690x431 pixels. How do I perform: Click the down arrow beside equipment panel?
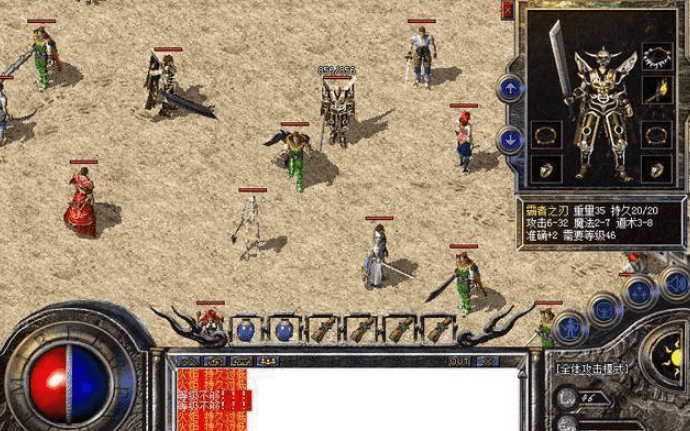pos(510,140)
